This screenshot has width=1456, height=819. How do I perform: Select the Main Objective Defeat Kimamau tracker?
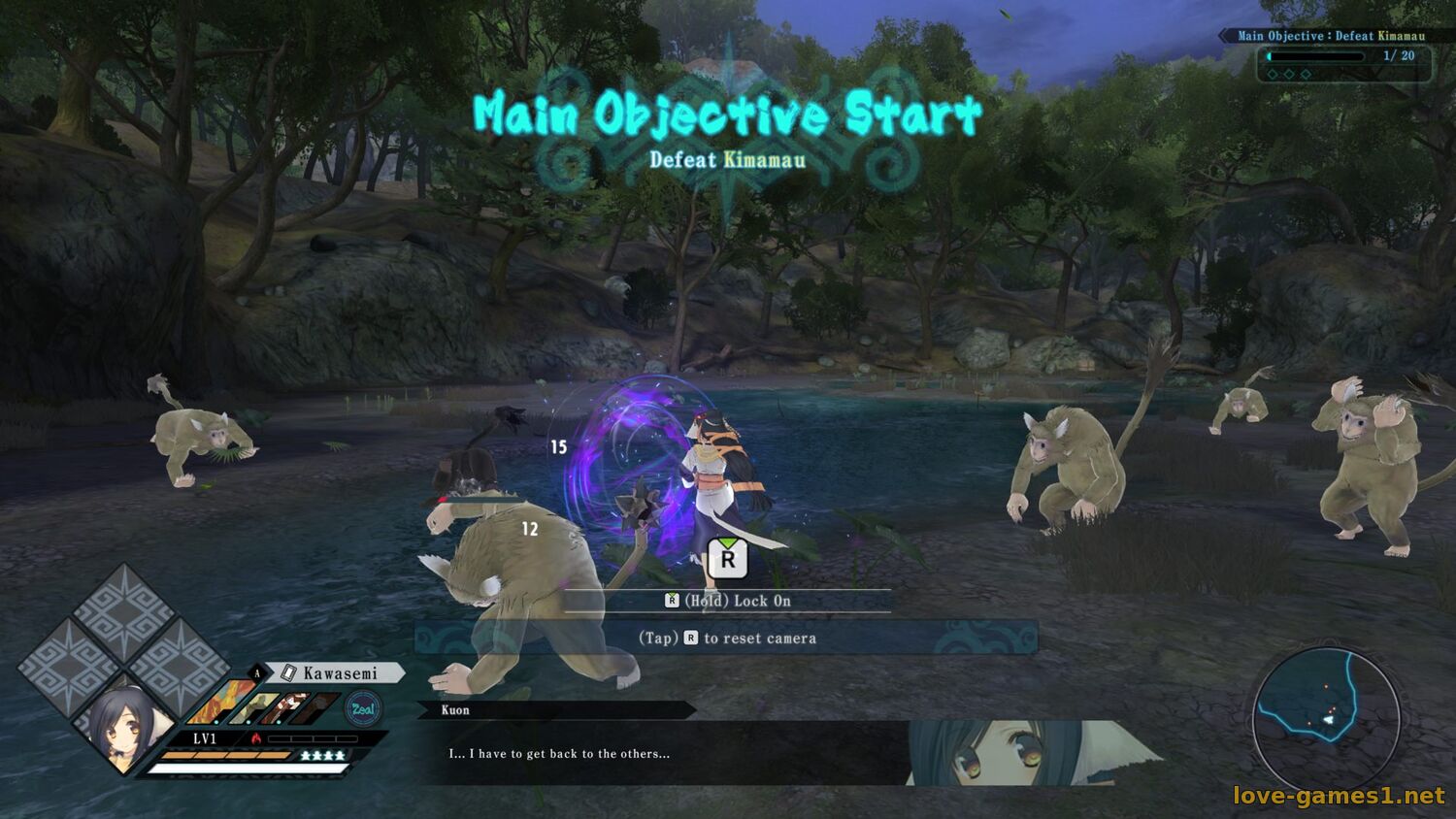(x=1331, y=36)
